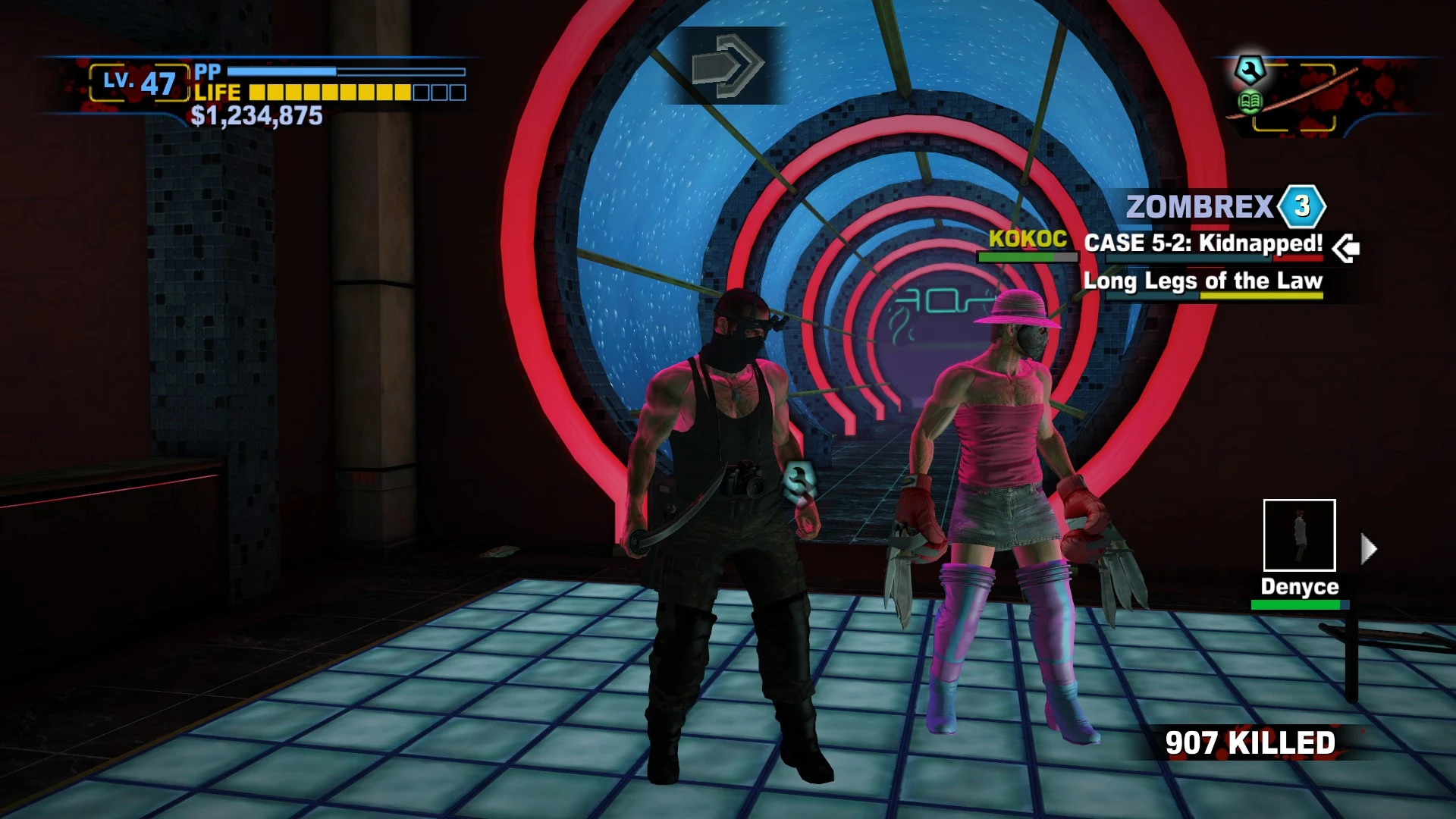Click the green book icon in weapon panel

pos(1250,102)
